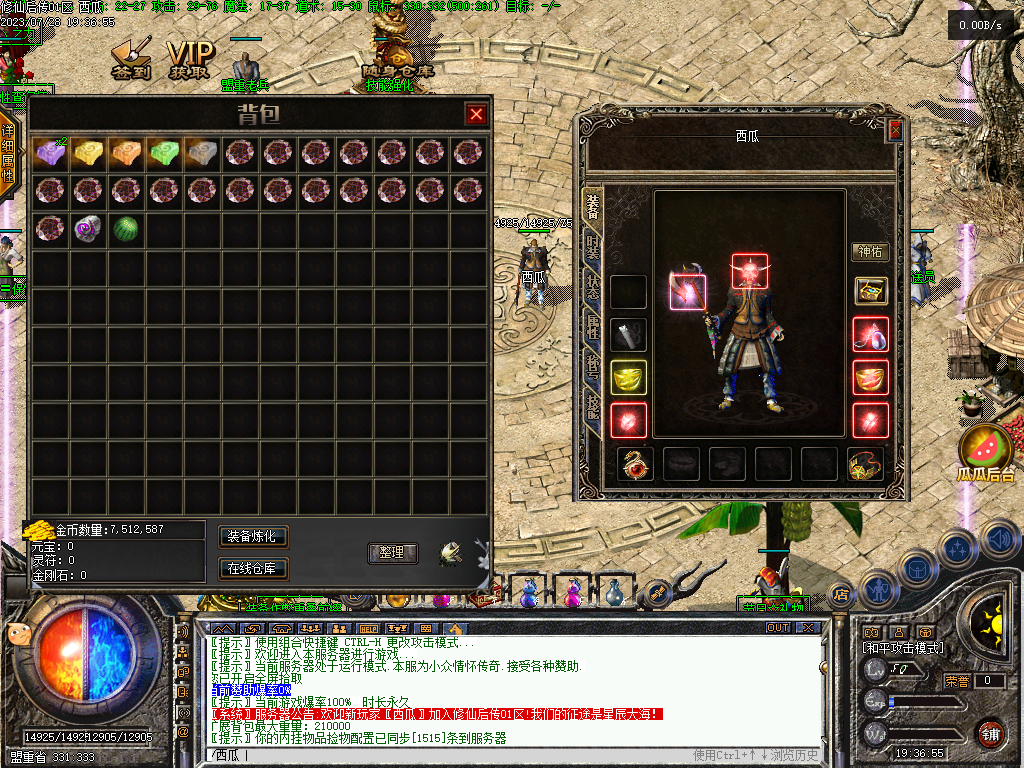Click the 签到 sign-in icon
1024x768 pixels.
130,60
